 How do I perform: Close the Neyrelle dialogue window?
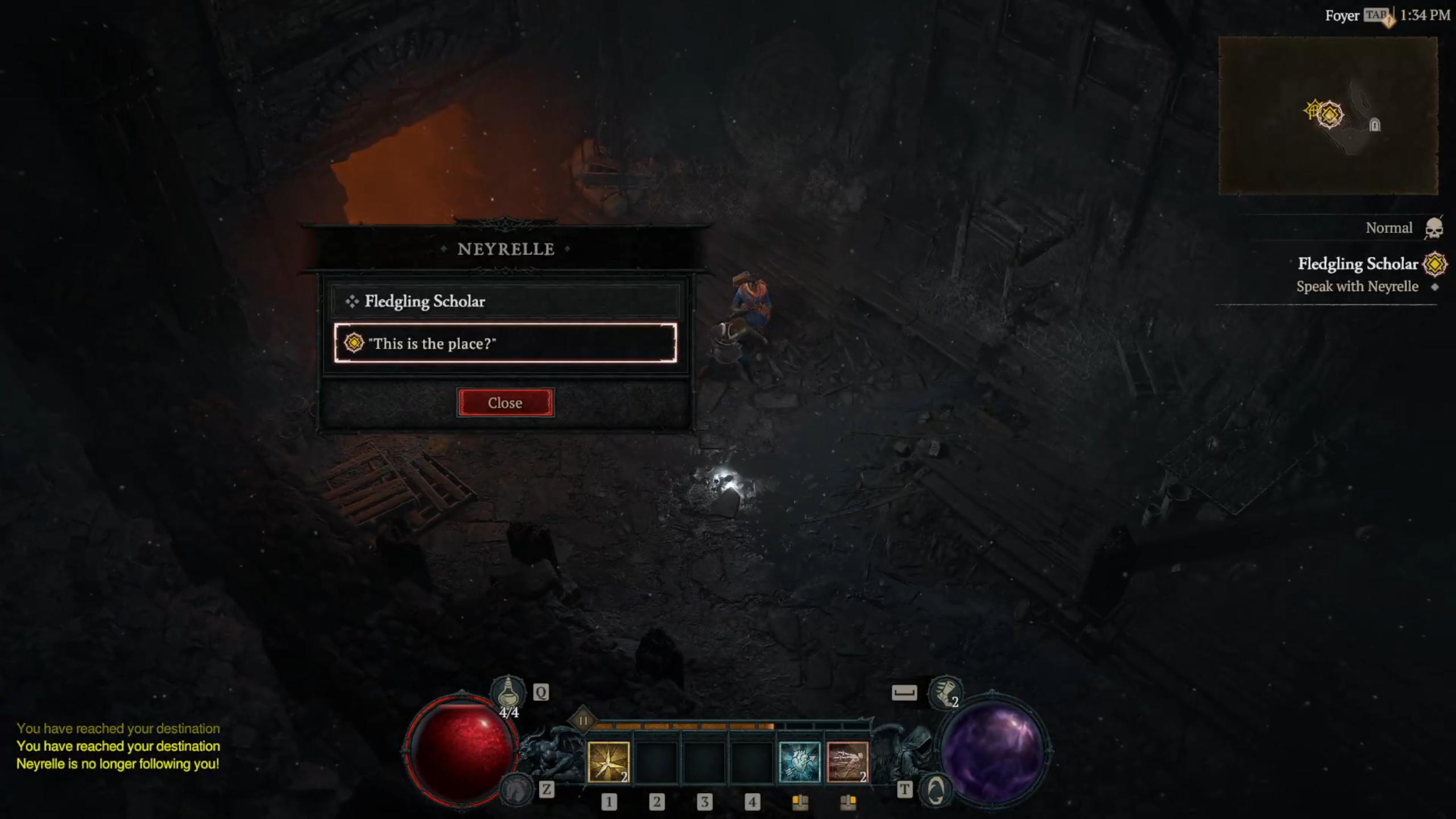click(x=505, y=403)
